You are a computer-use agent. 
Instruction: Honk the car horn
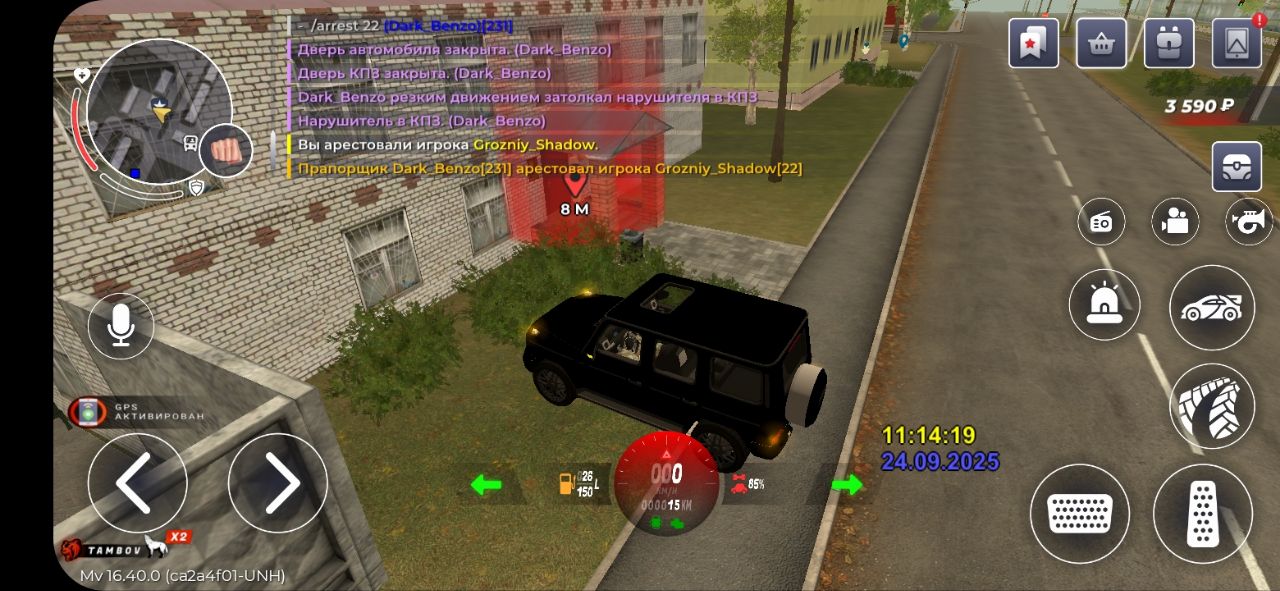pyautogui.click(x=1248, y=222)
